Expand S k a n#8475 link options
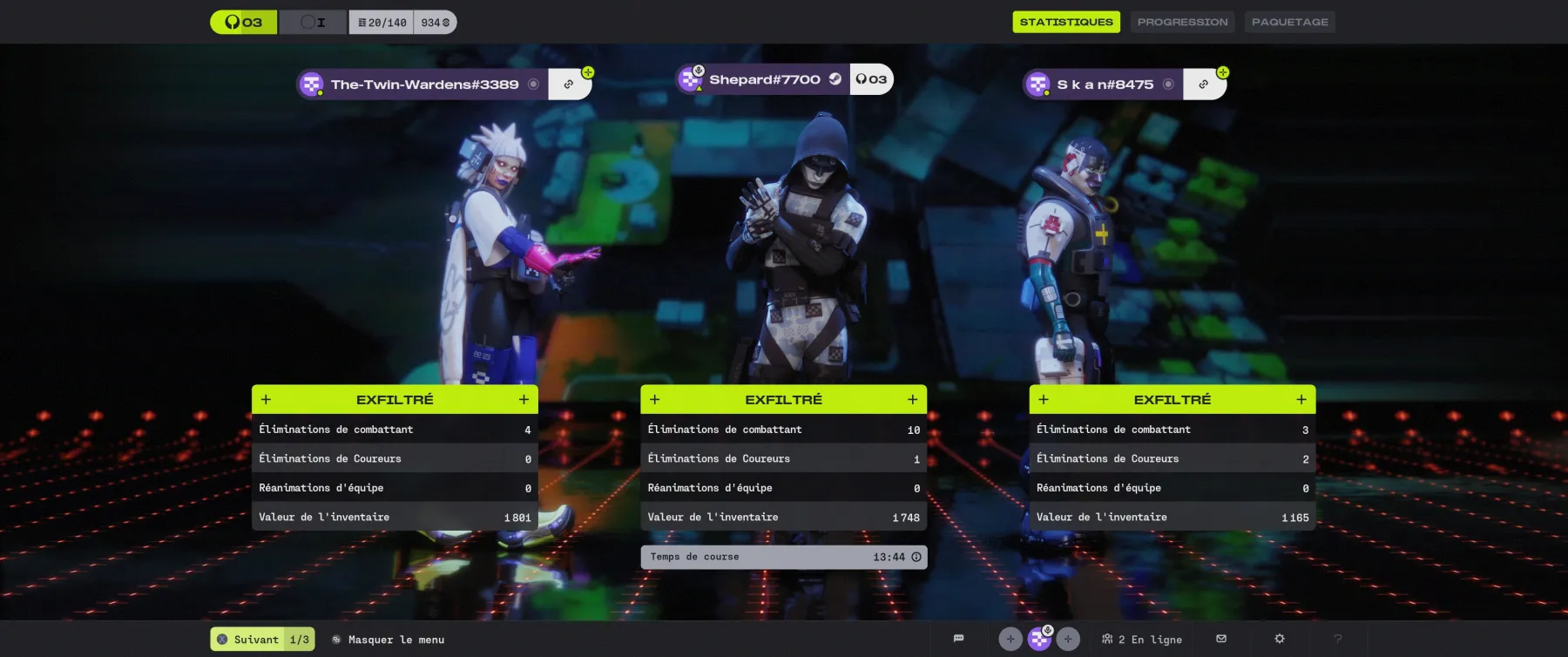The width and height of the screenshot is (1568, 657). 1204,85
